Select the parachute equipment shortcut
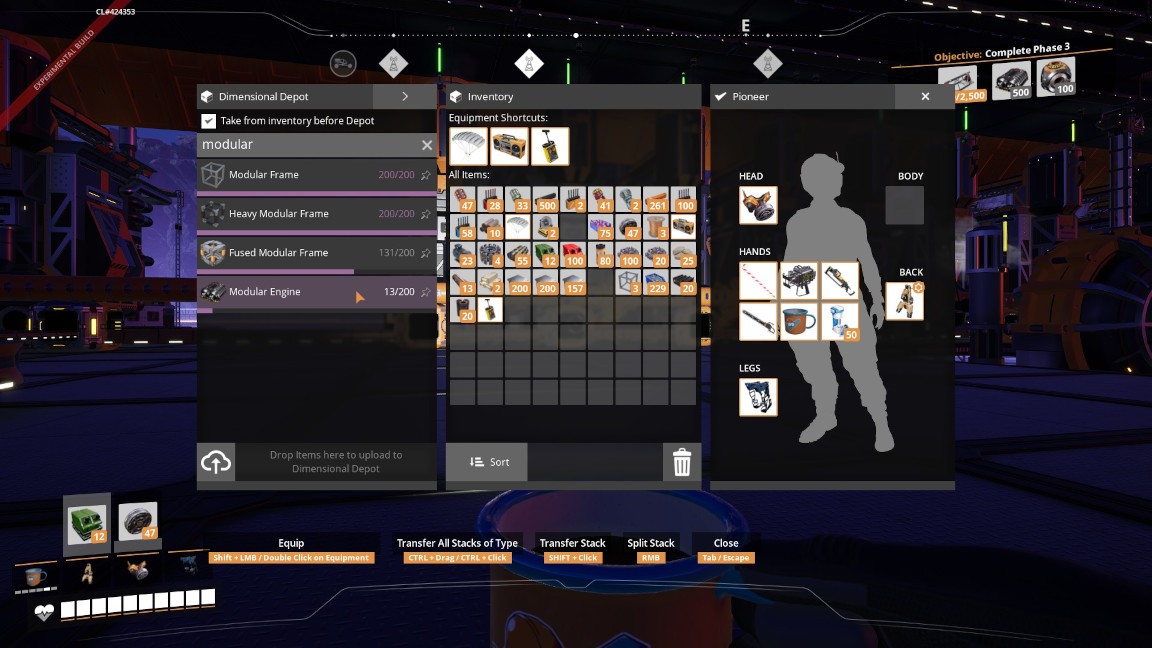The height and width of the screenshot is (648, 1152). coord(468,146)
